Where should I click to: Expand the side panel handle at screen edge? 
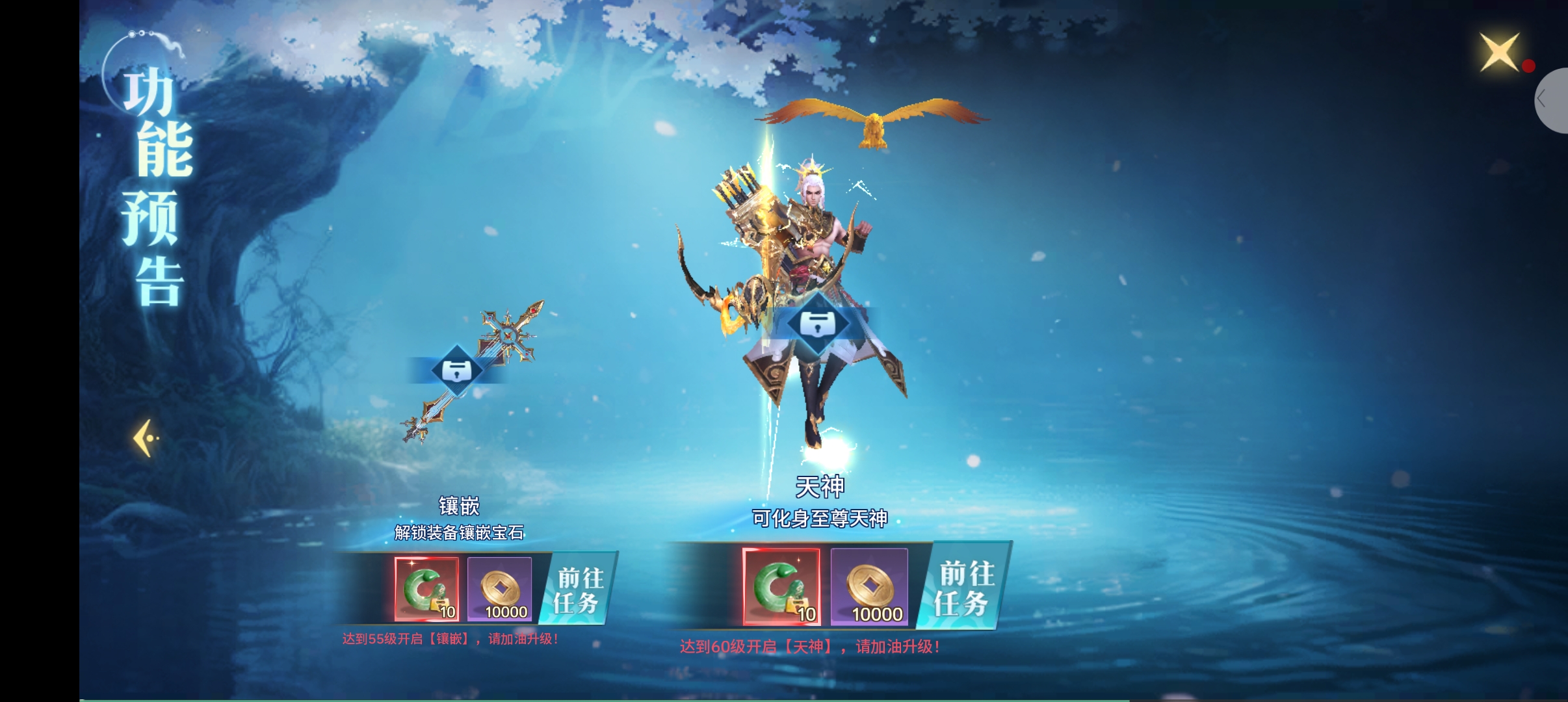coord(1550,100)
